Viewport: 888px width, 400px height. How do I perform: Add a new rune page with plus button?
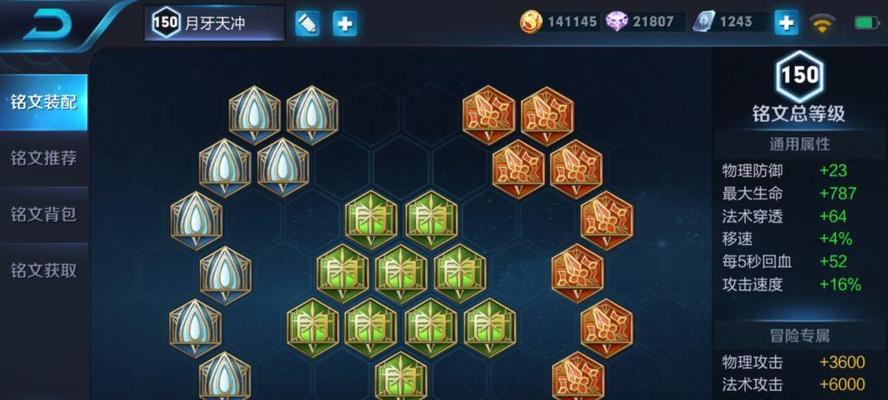coord(345,23)
